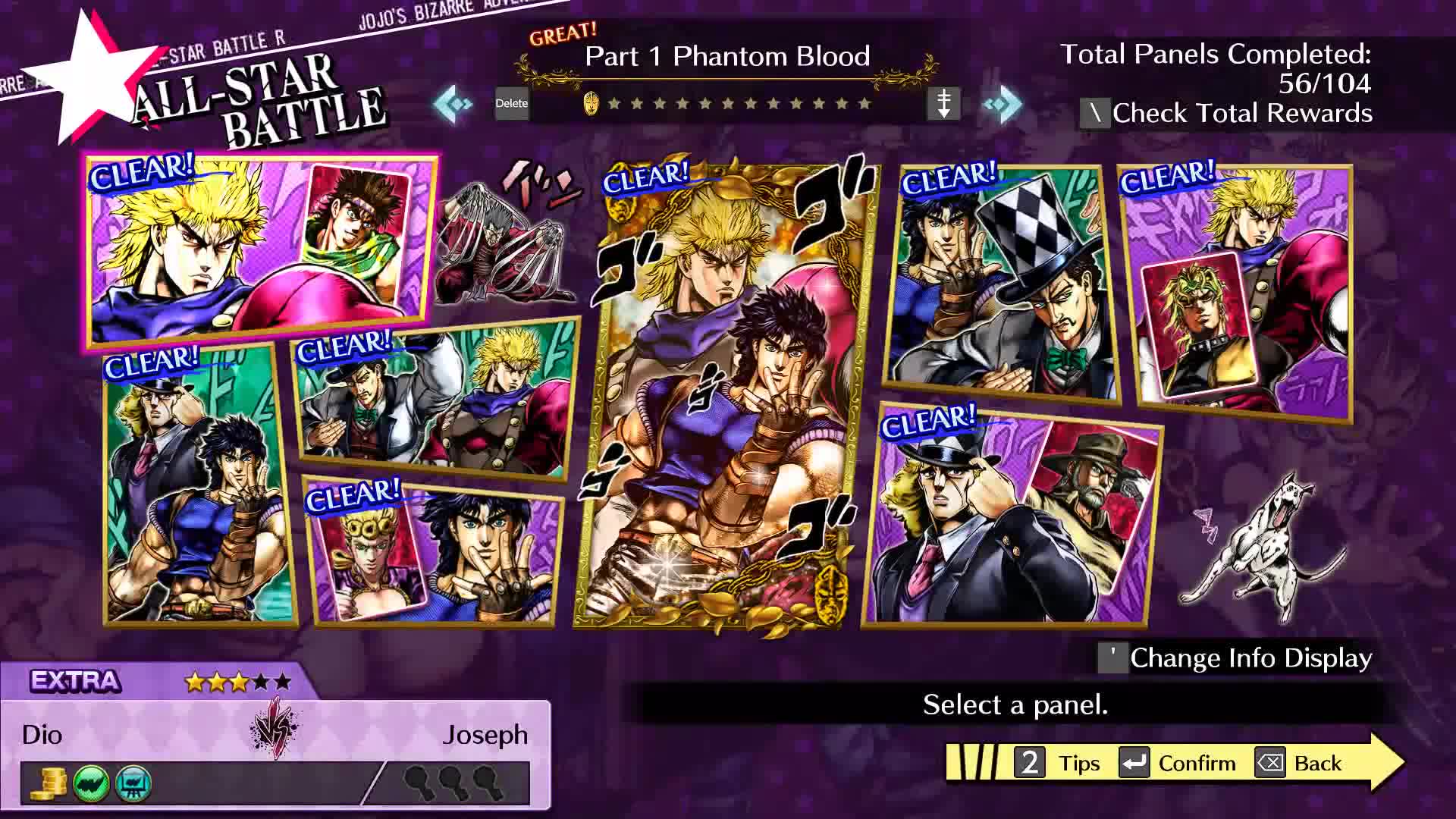
Task: Select the left diamond arrow to change part
Action: 450,103
